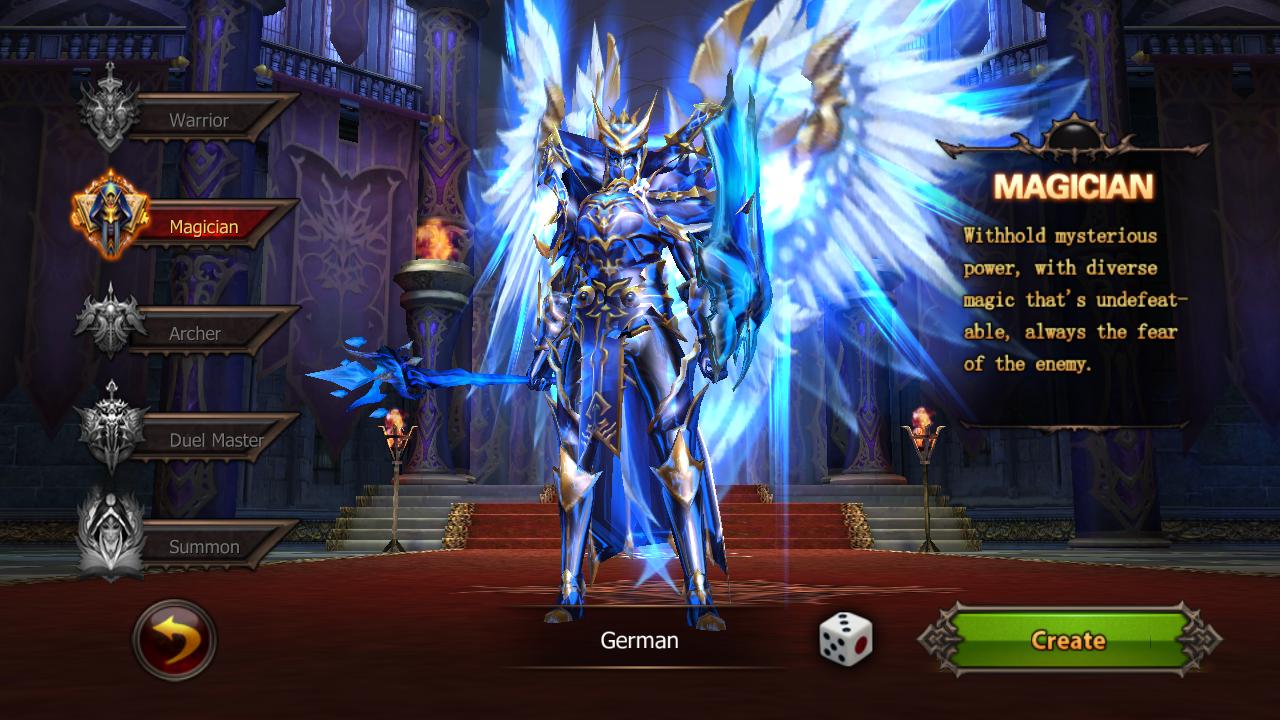Click the green Create button
The width and height of the screenshot is (1280, 720).
point(1068,640)
